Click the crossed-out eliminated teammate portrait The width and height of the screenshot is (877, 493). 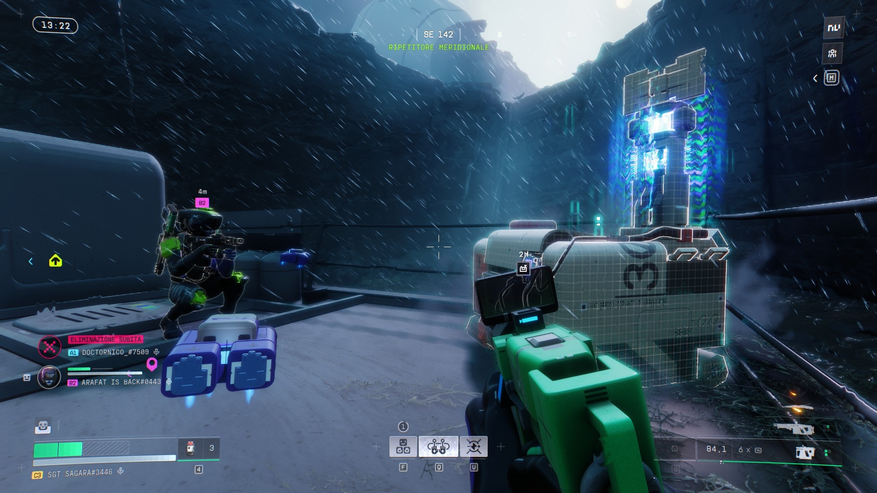coord(49,347)
